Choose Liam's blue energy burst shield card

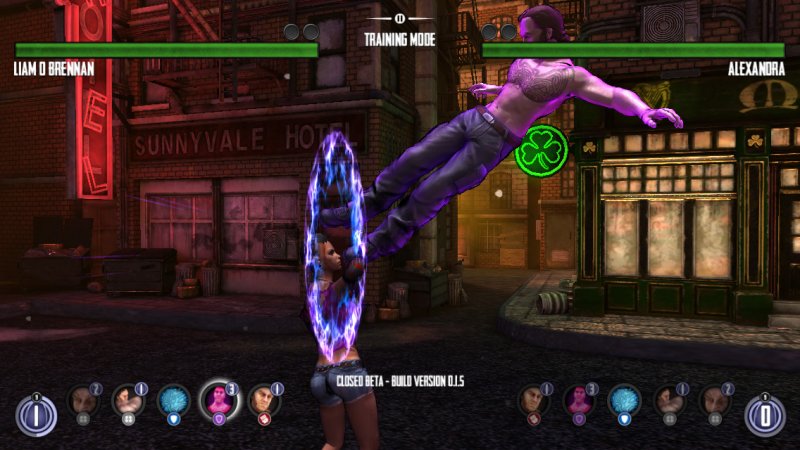pyautogui.click(x=173, y=402)
